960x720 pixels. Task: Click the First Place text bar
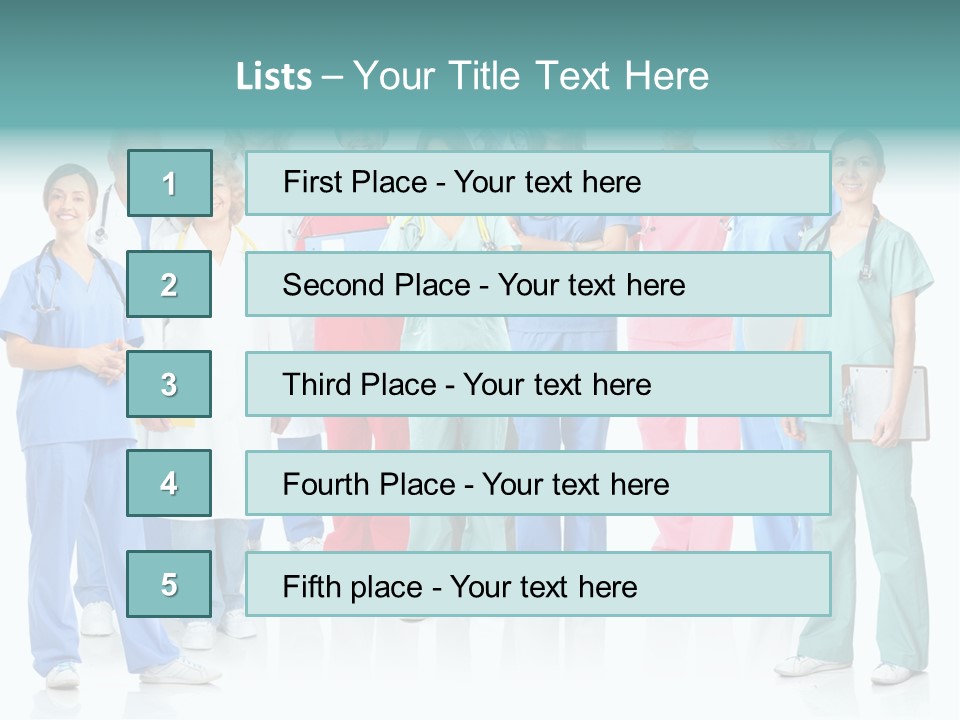tap(538, 183)
